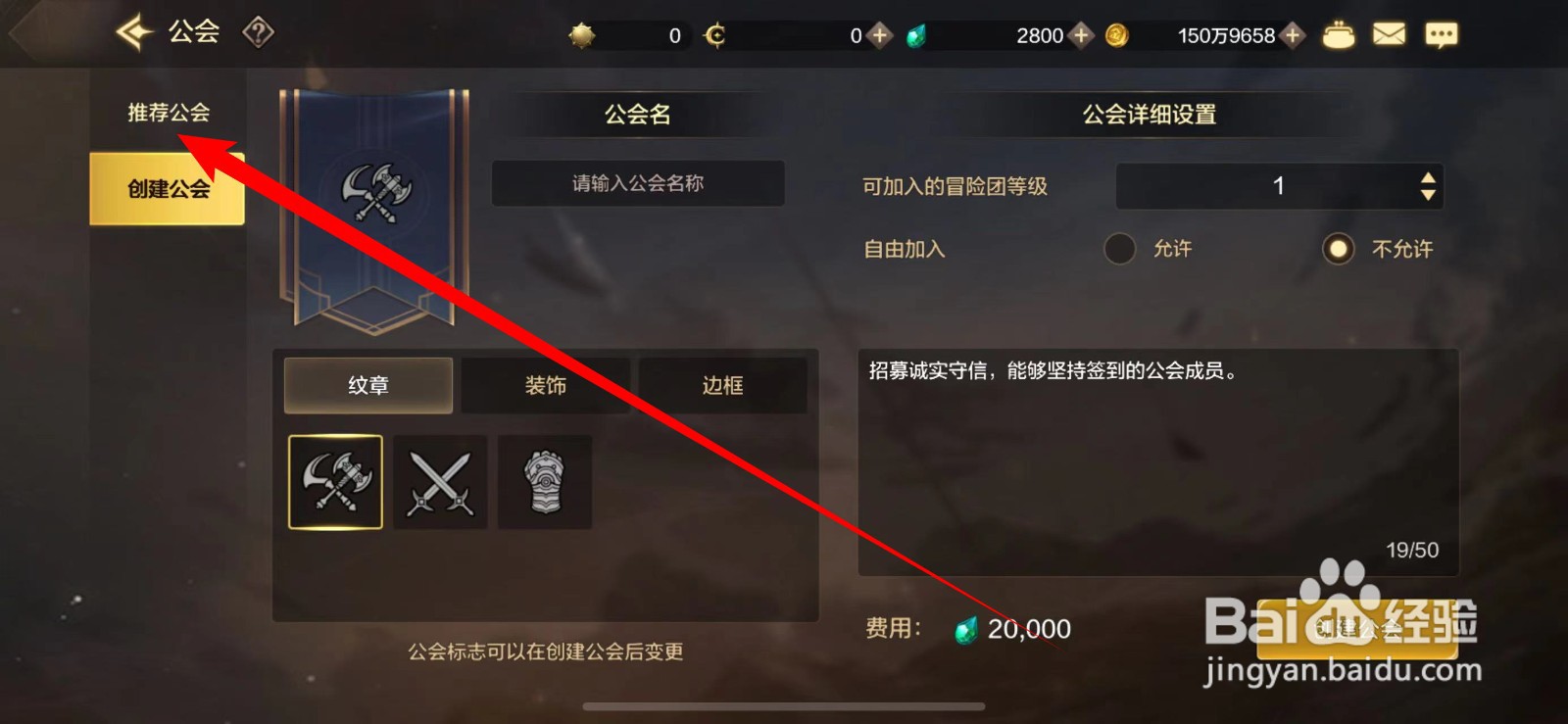Click the plus beside the emerald count 2800
The width and height of the screenshot is (1568, 724).
pyautogui.click(x=1081, y=35)
